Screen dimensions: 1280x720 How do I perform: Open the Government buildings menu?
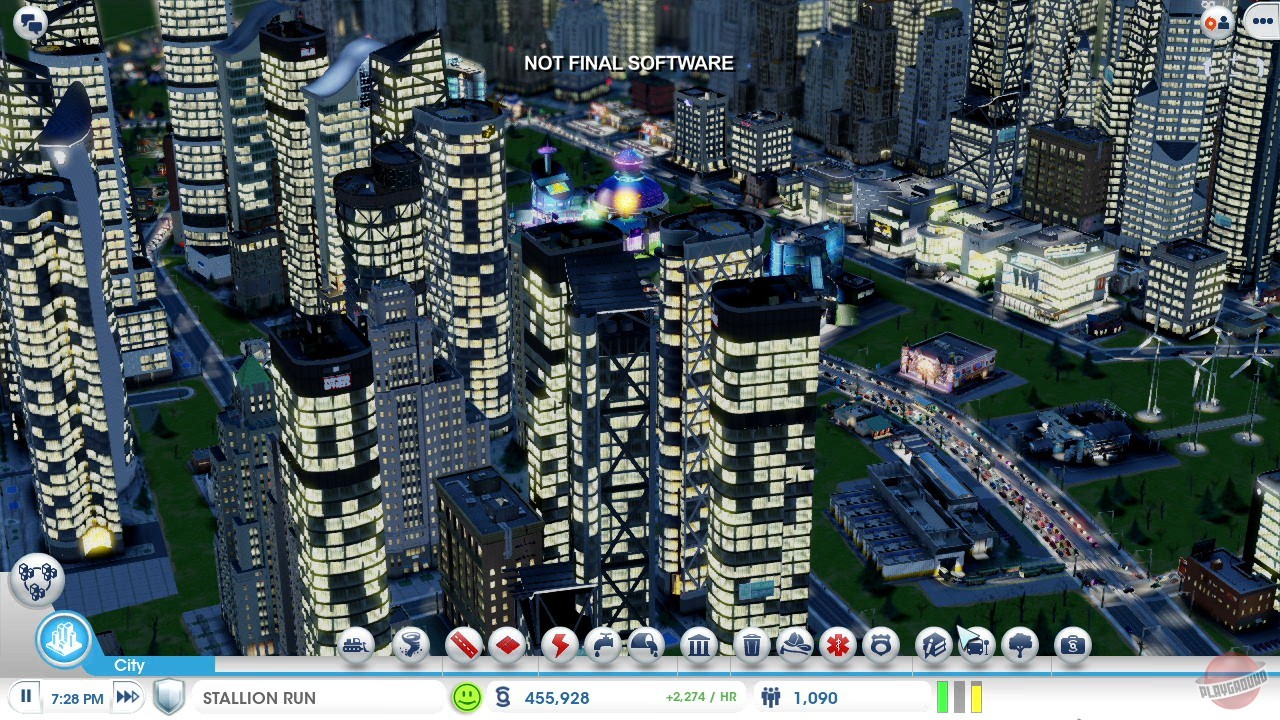699,647
